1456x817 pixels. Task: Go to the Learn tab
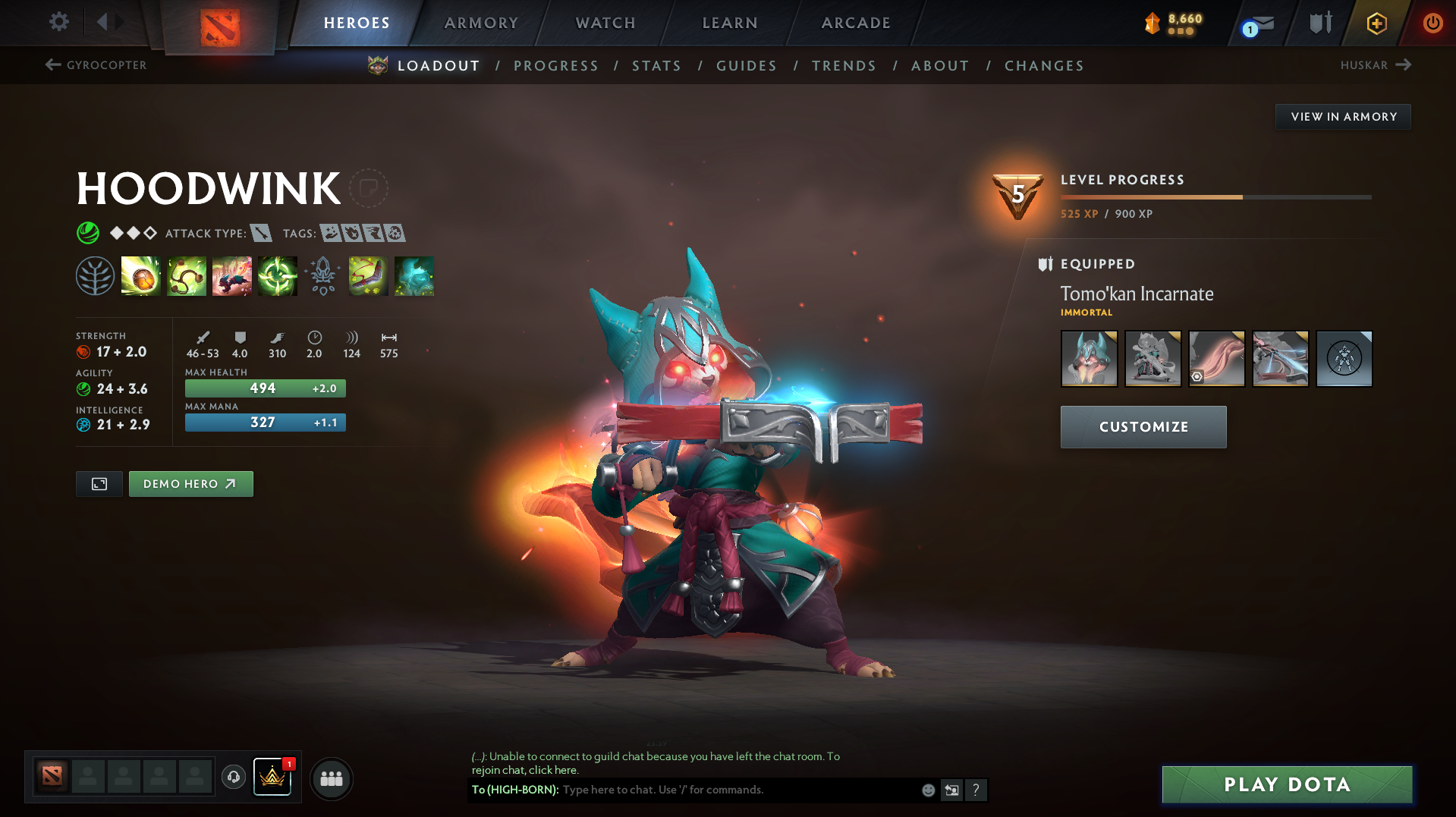click(730, 23)
